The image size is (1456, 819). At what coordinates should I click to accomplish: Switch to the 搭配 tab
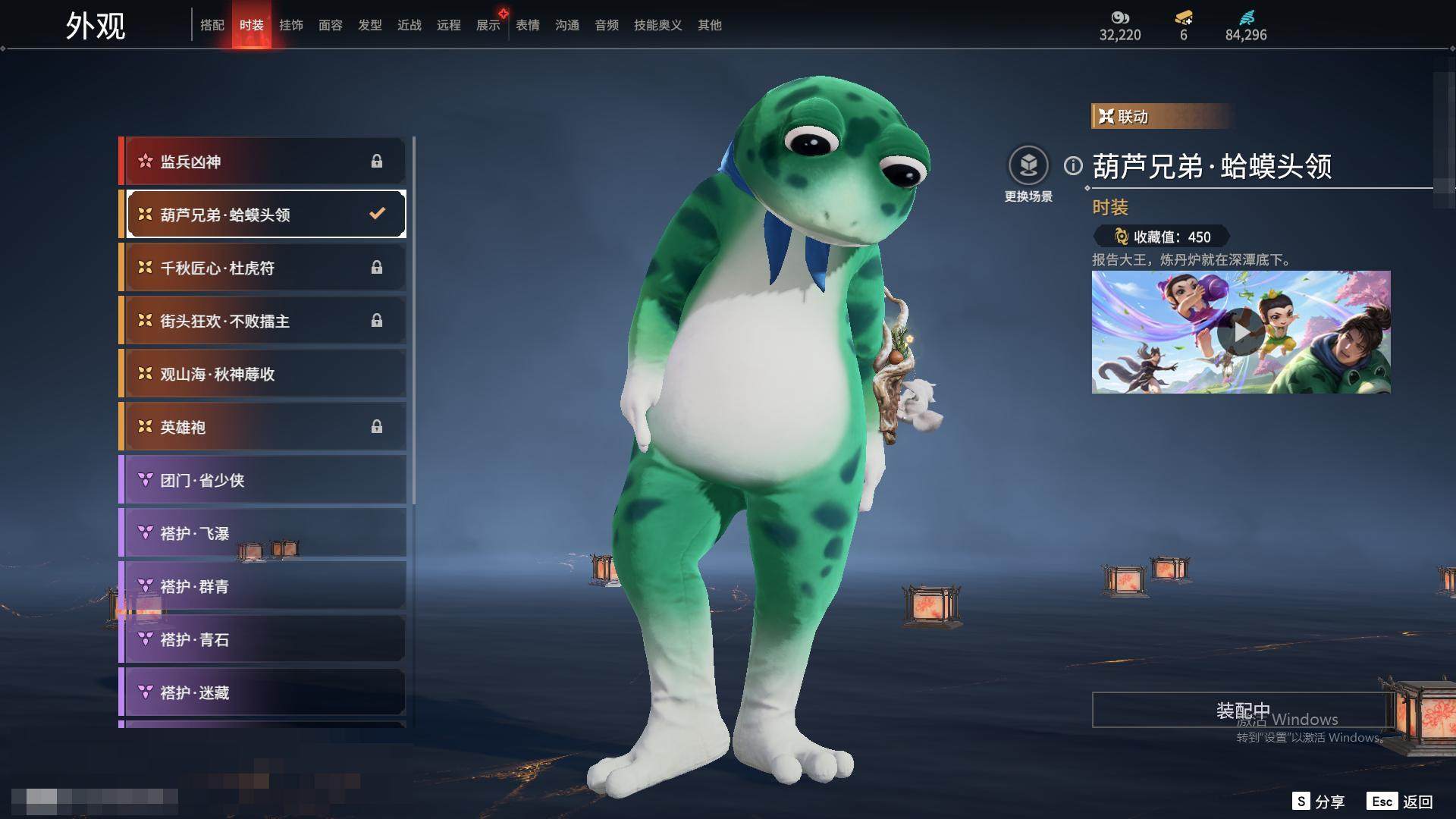[212, 25]
